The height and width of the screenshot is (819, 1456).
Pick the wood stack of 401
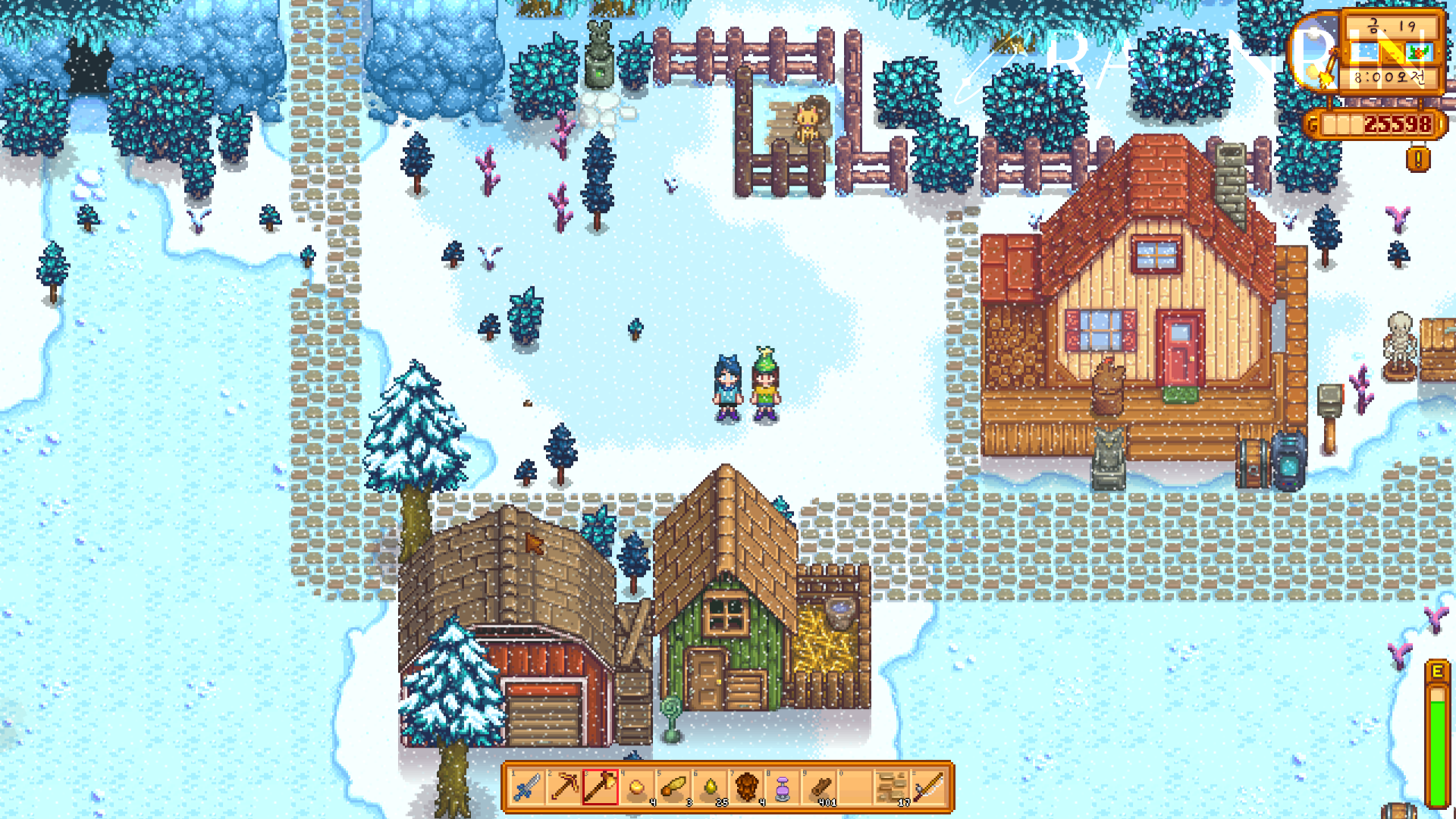click(820, 787)
